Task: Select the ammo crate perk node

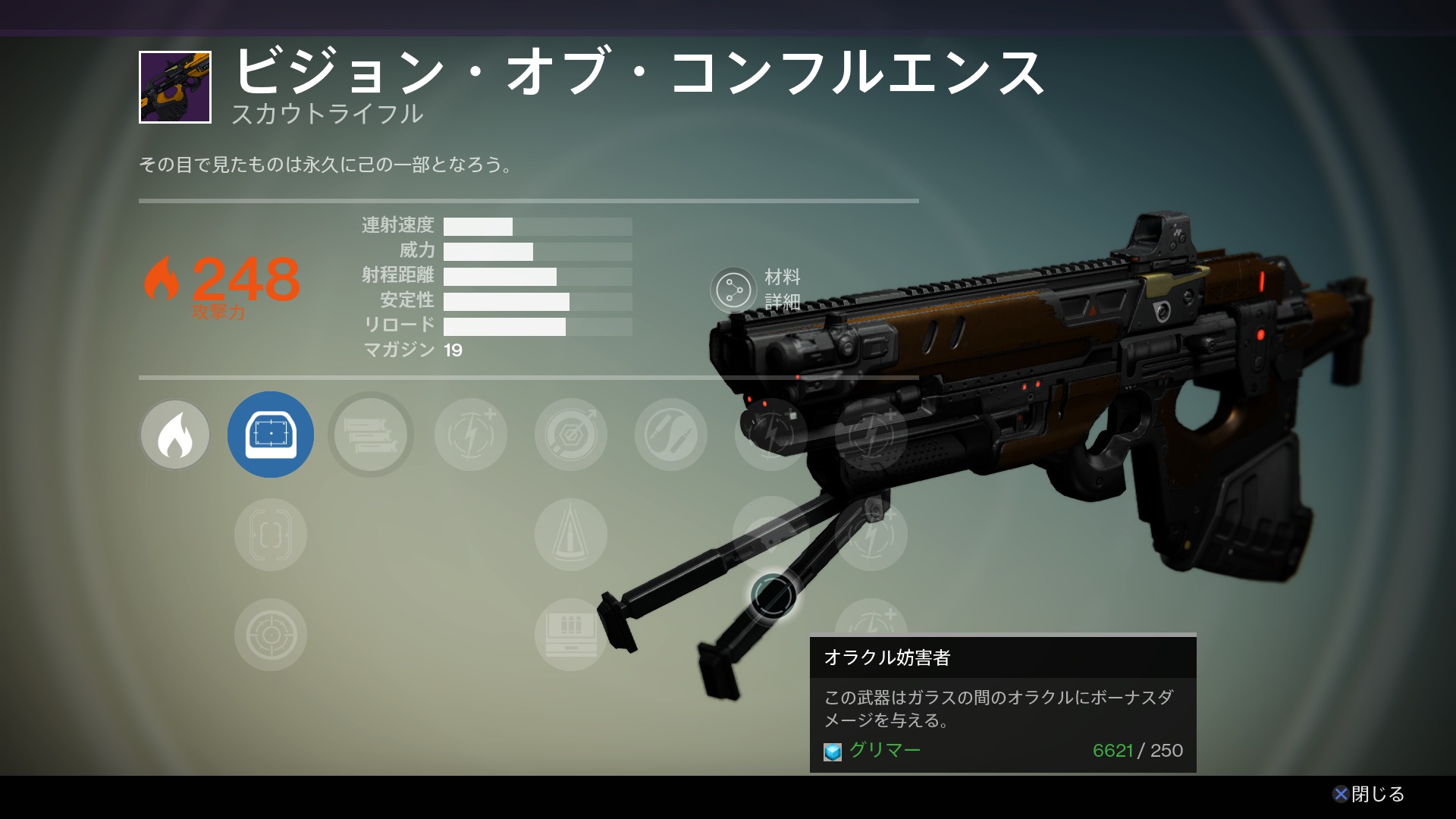Action: point(571,635)
